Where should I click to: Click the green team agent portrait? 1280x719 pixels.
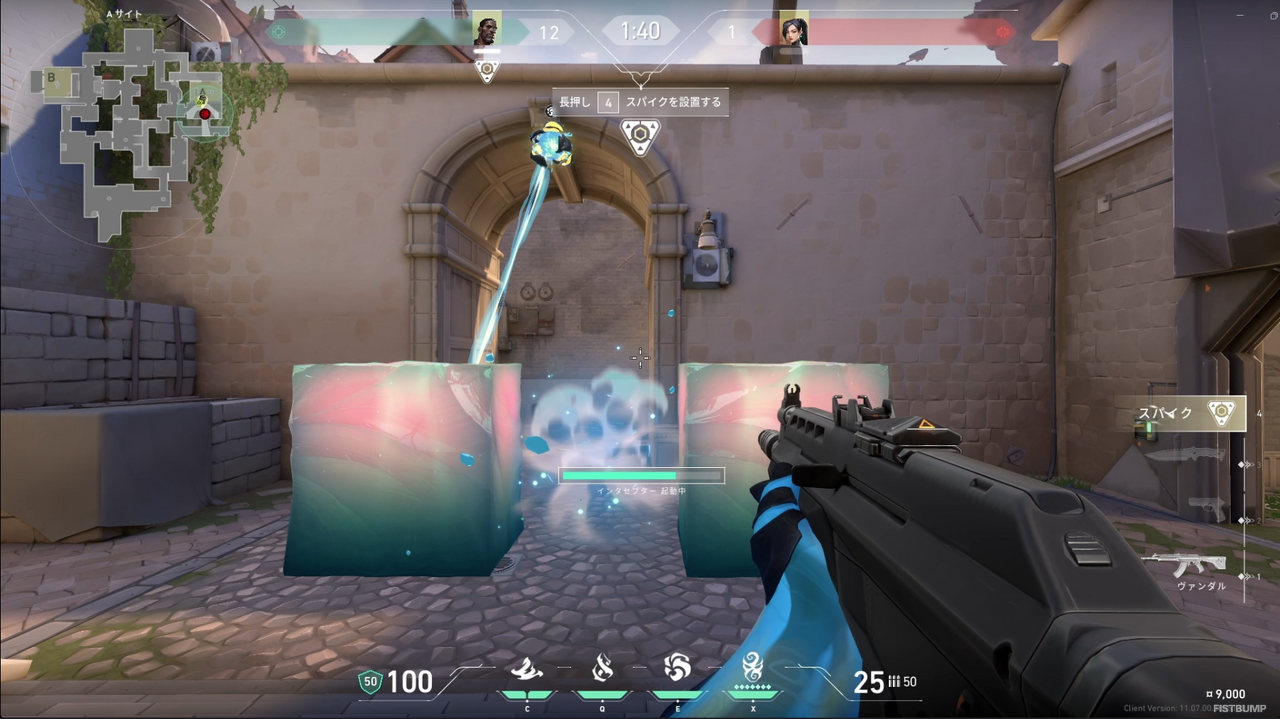(x=487, y=31)
